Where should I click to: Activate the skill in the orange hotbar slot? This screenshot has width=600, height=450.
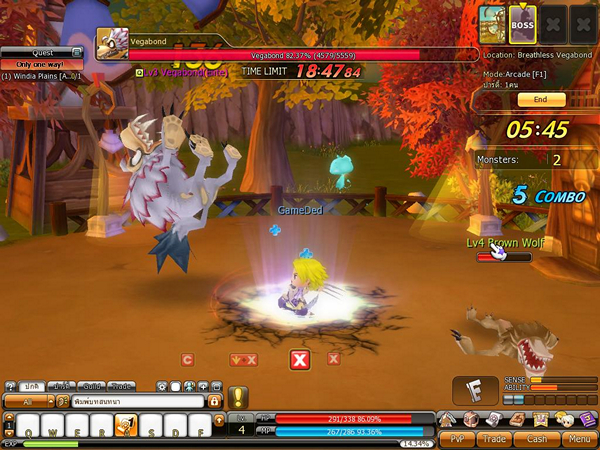pyautogui.click(x=126, y=426)
